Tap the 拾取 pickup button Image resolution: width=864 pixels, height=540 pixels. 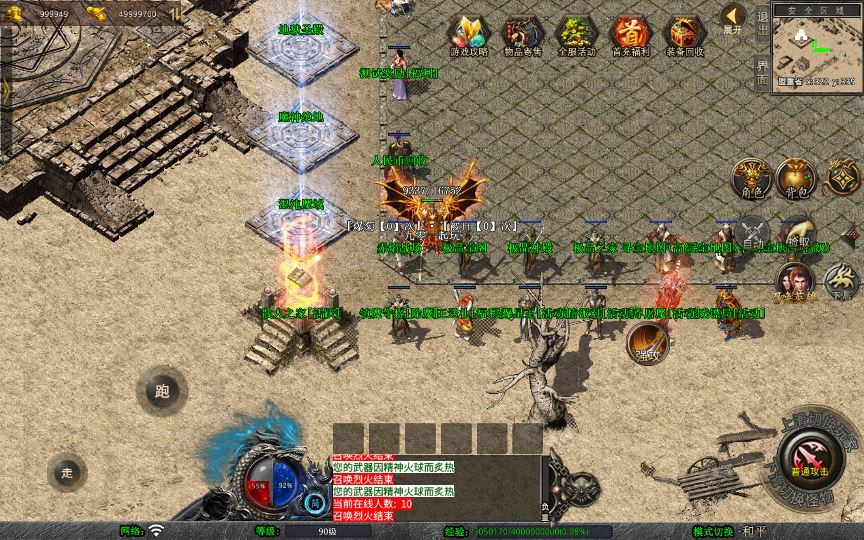tap(797, 234)
